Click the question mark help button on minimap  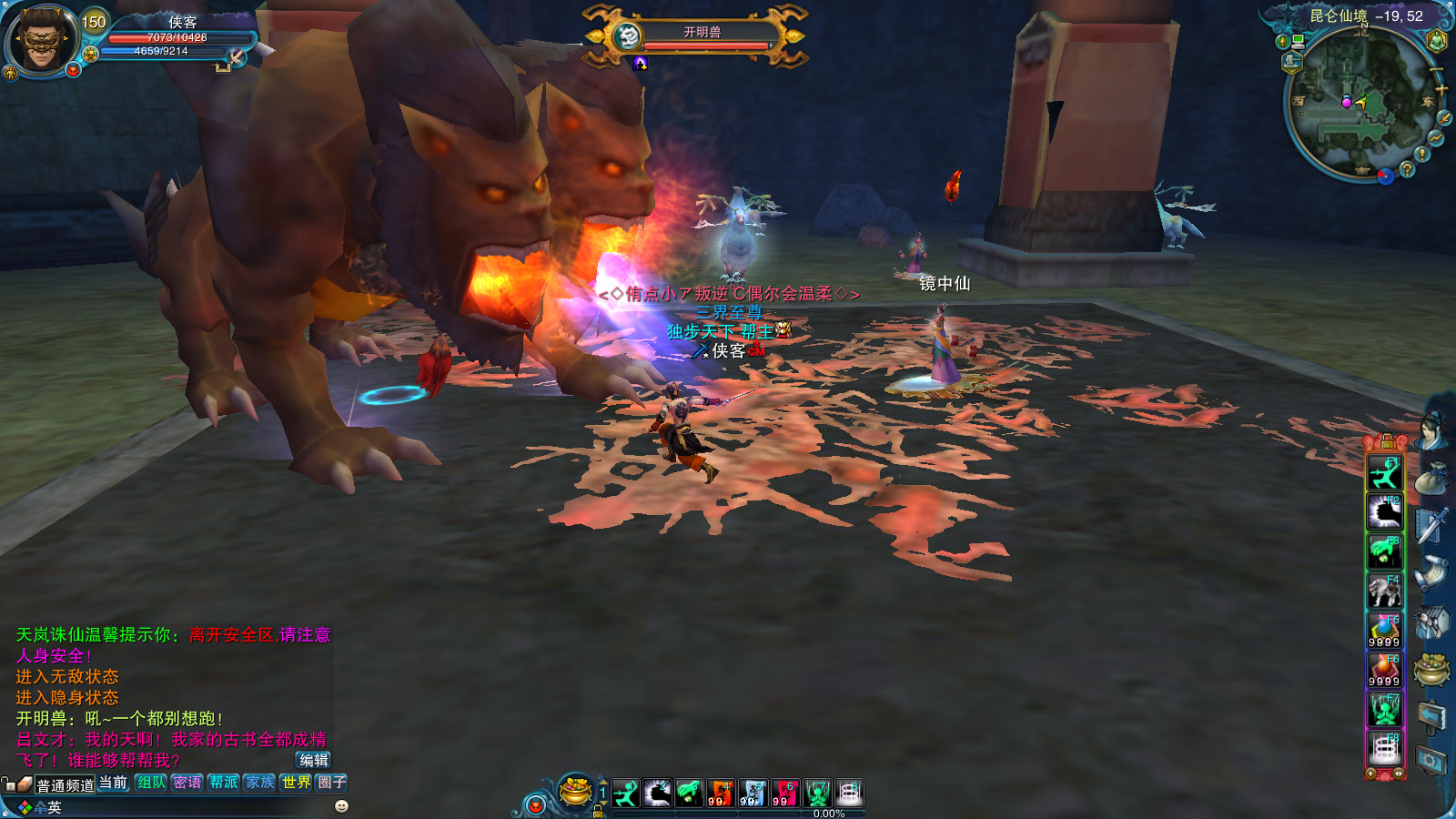[x=1407, y=169]
